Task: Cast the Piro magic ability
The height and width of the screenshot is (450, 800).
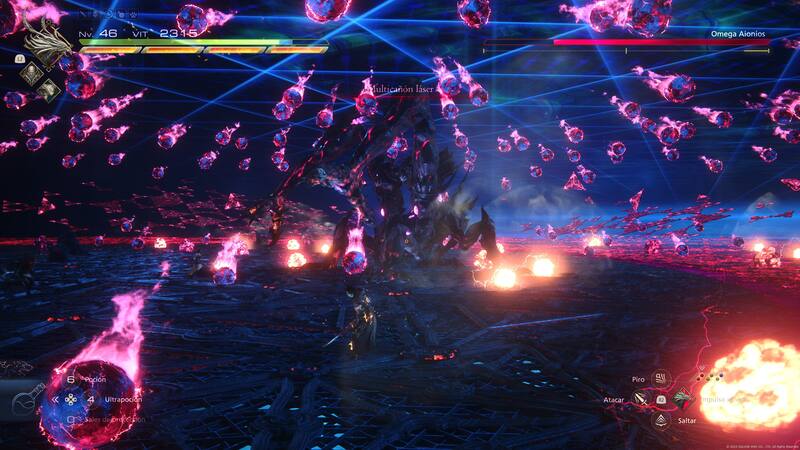Action: click(660, 379)
